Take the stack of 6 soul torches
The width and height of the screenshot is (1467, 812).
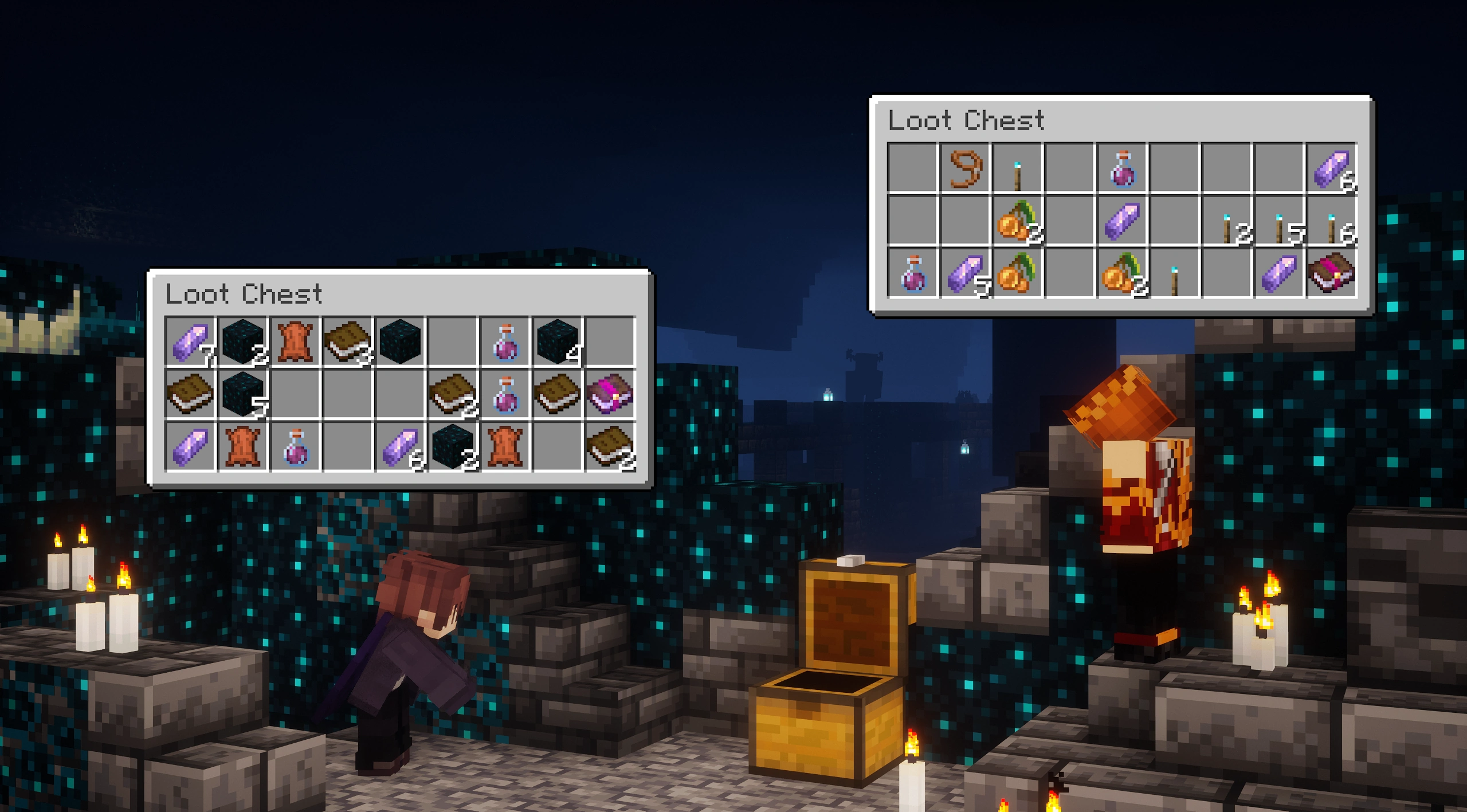(x=1332, y=221)
